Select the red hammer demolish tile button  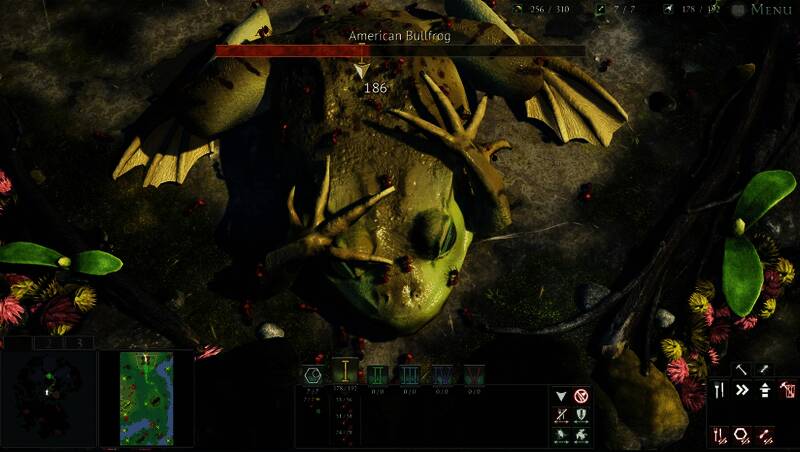click(788, 390)
